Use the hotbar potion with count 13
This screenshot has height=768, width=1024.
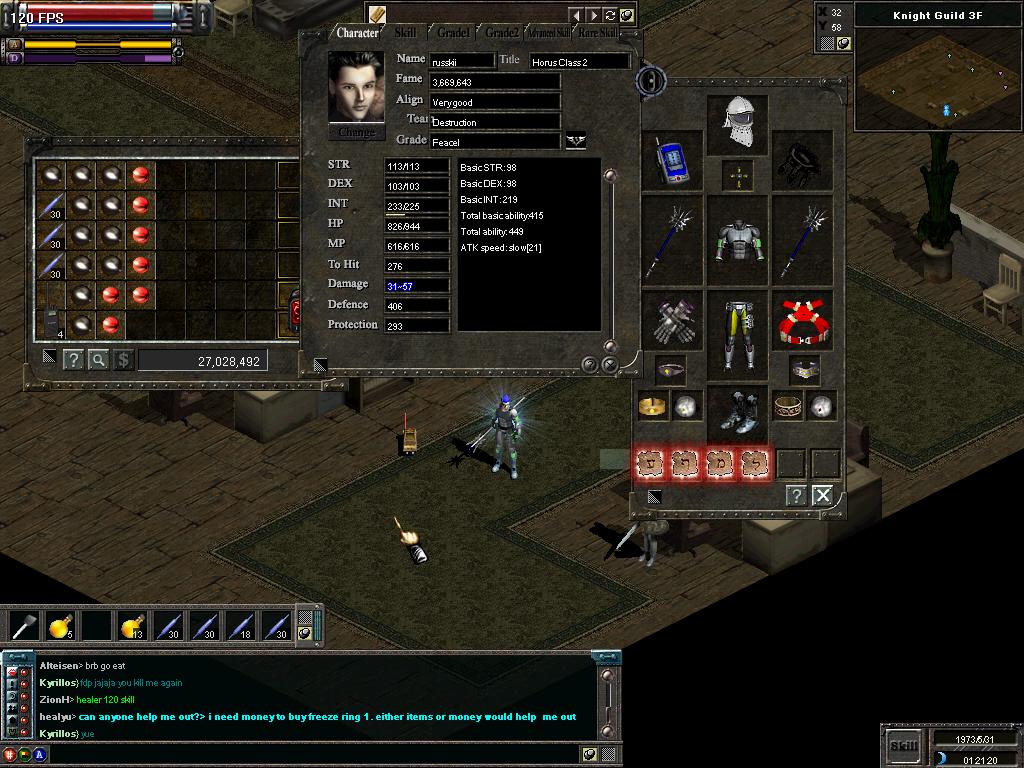coord(132,627)
